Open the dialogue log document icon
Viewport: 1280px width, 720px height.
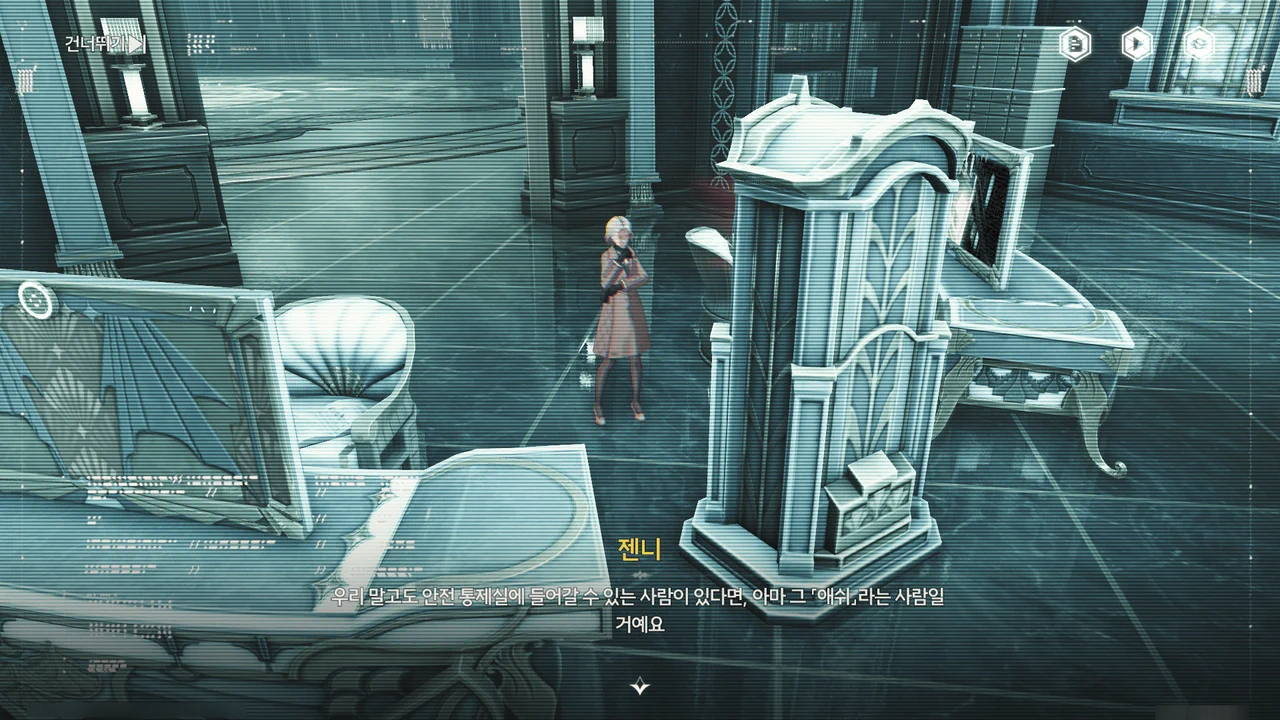point(1075,44)
